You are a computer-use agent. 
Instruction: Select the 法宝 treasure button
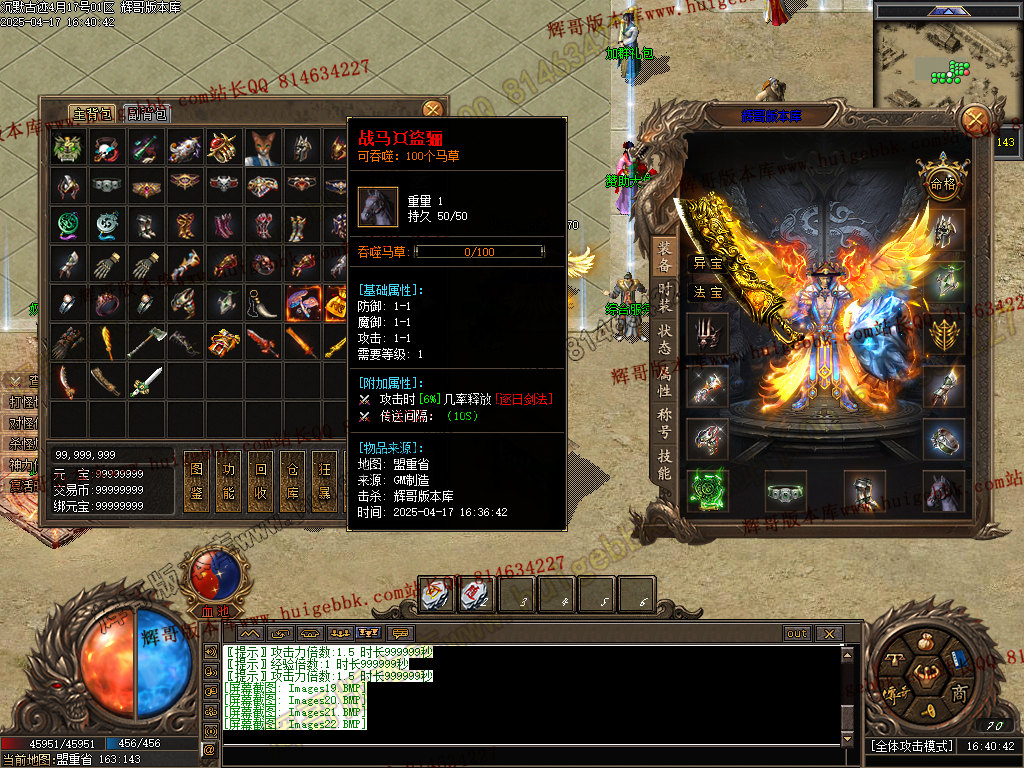coord(708,292)
